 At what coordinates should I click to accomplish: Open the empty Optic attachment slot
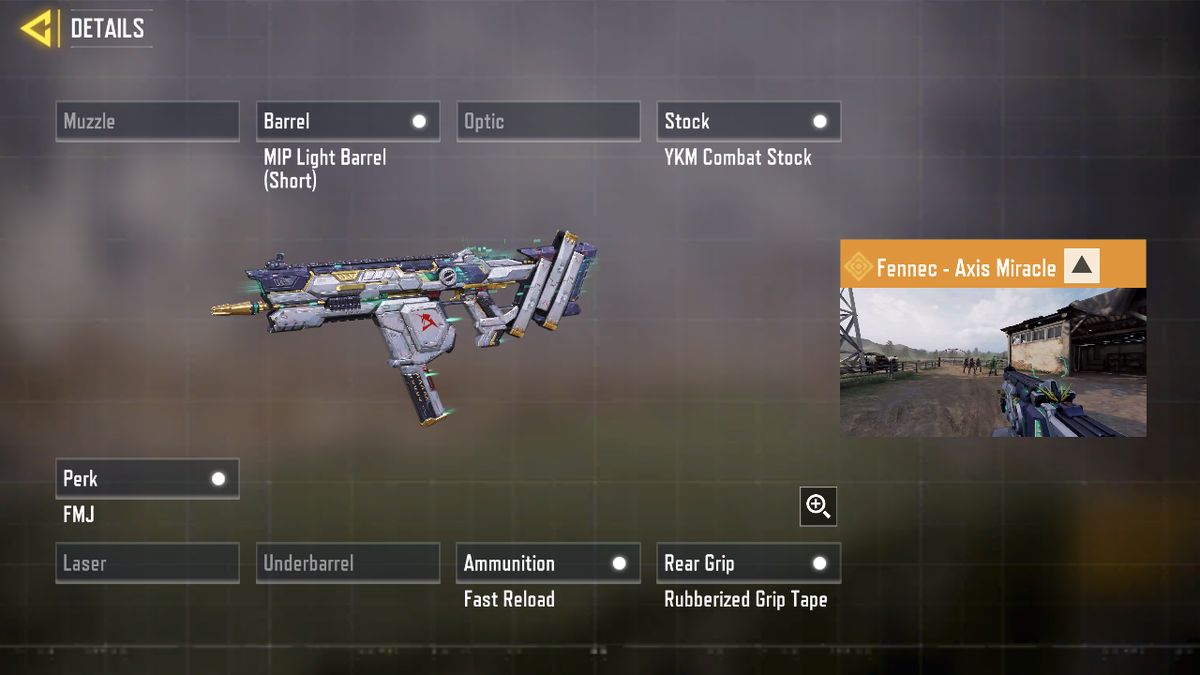pos(548,121)
